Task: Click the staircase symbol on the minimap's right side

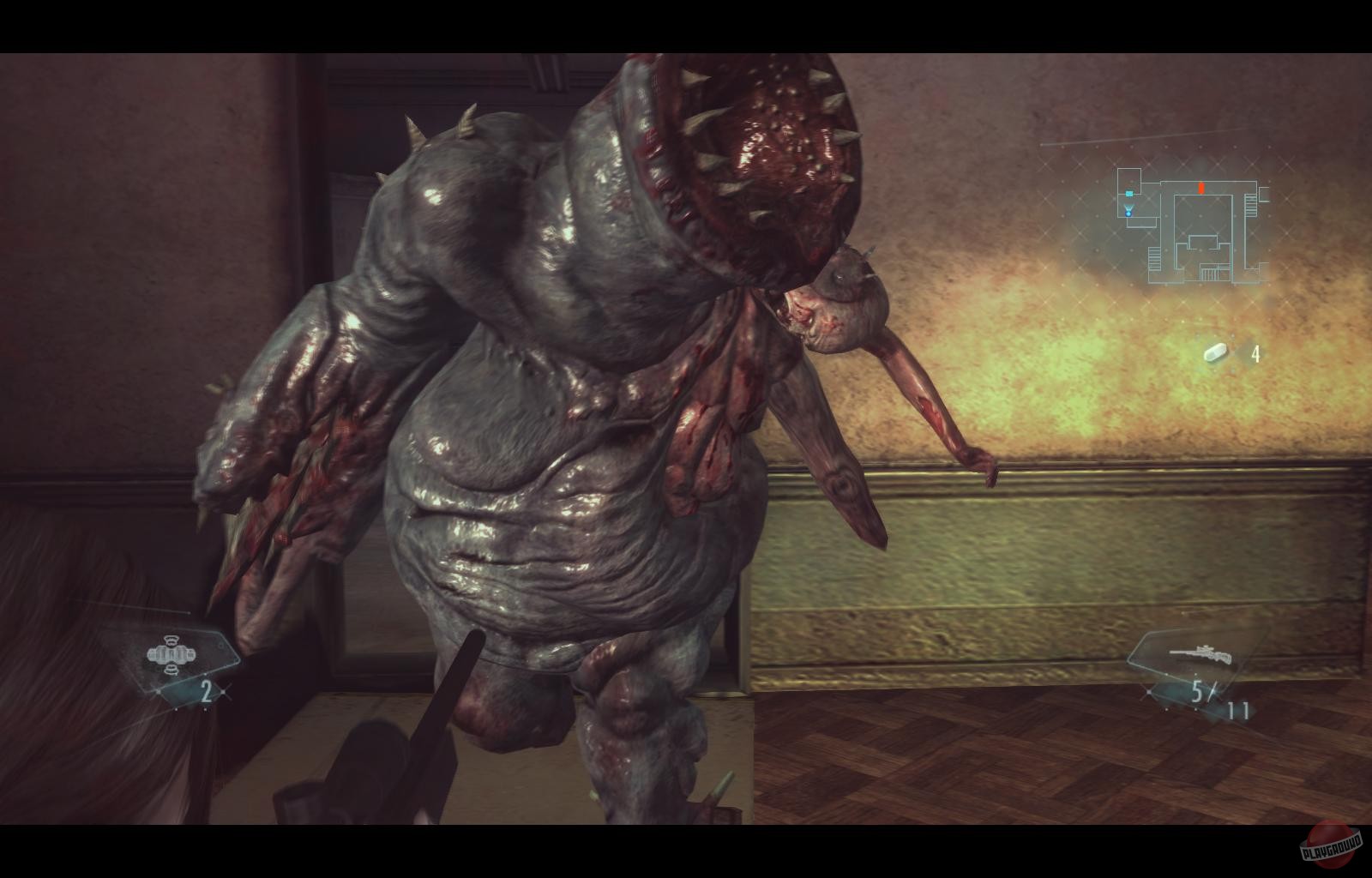Action: point(1250,206)
